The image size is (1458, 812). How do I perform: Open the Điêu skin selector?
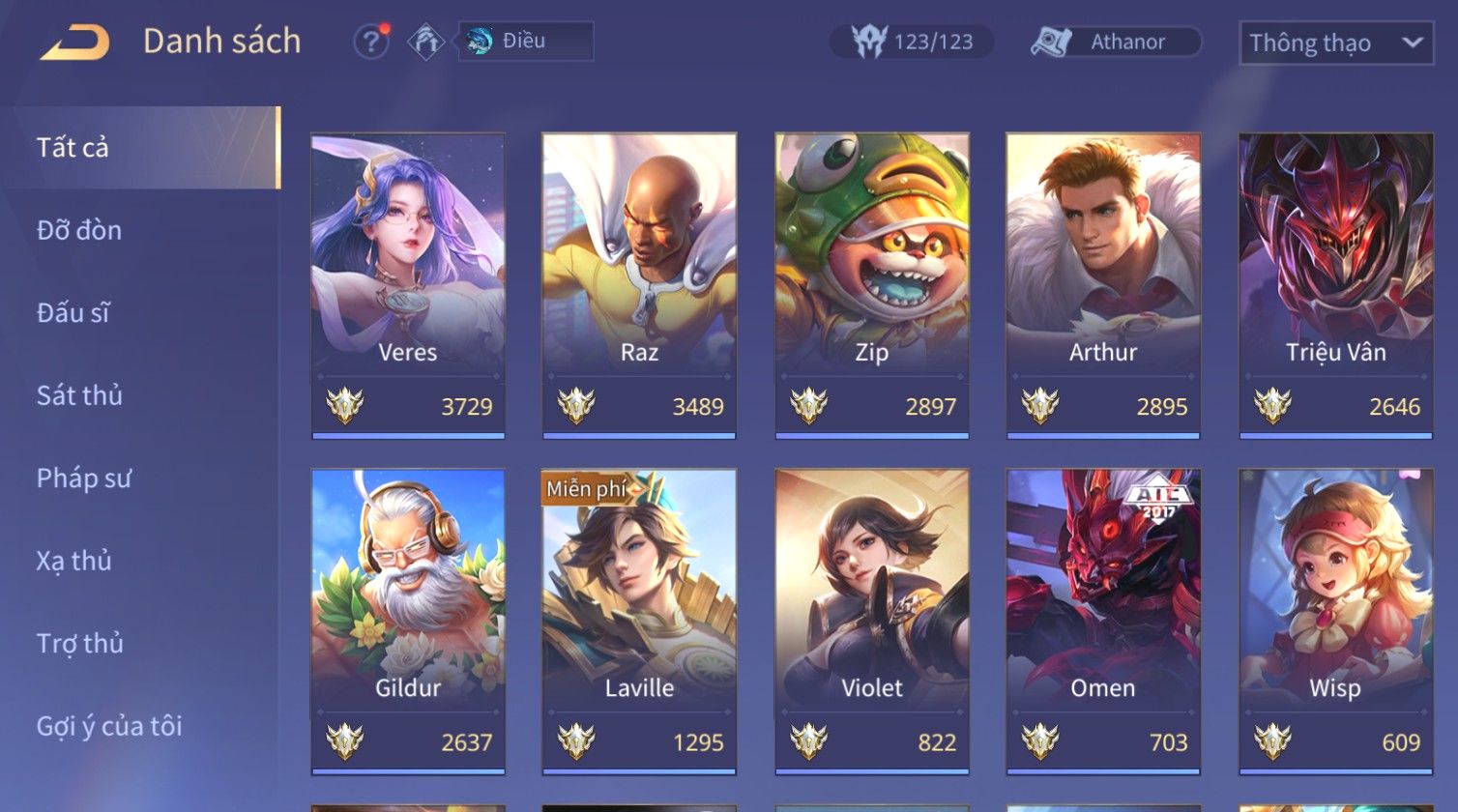tap(525, 42)
